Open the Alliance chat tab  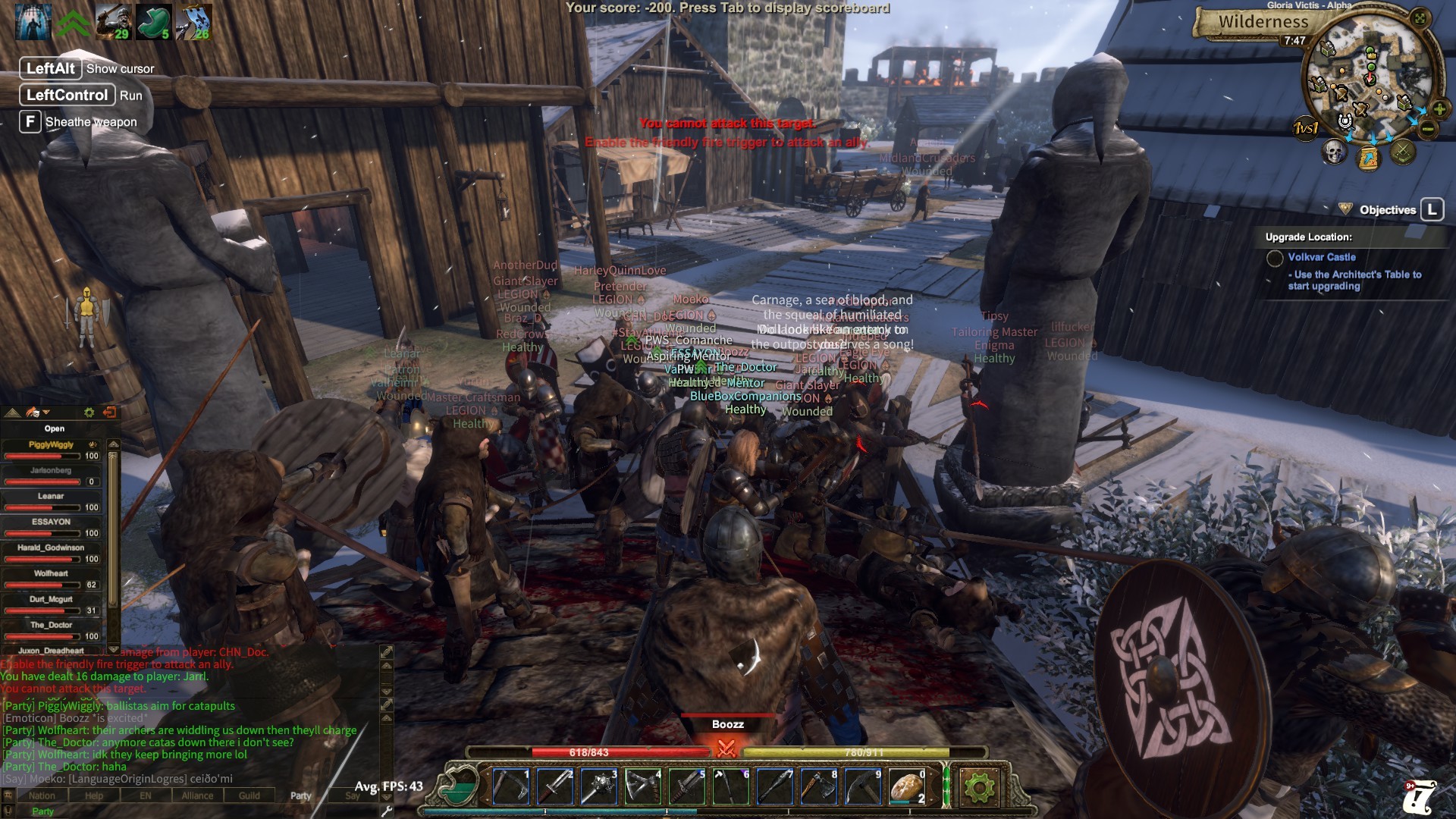197,795
